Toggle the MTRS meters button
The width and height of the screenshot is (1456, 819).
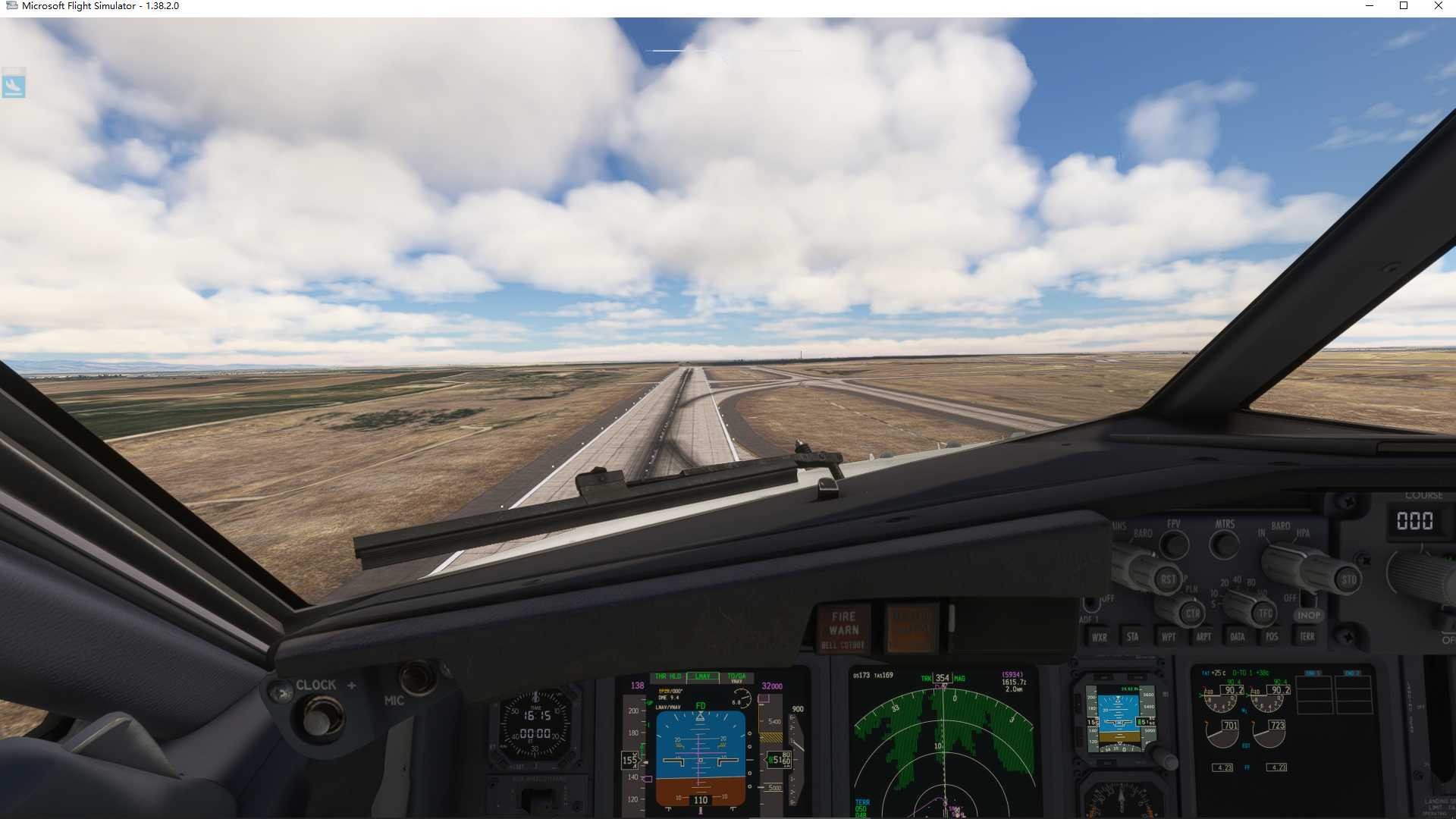1224,543
